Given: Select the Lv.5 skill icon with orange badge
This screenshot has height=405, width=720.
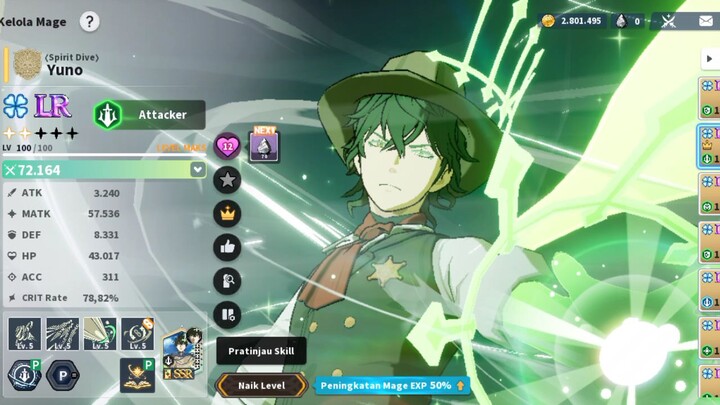Looking at the screenshot, I should click(x=137, y=334).
